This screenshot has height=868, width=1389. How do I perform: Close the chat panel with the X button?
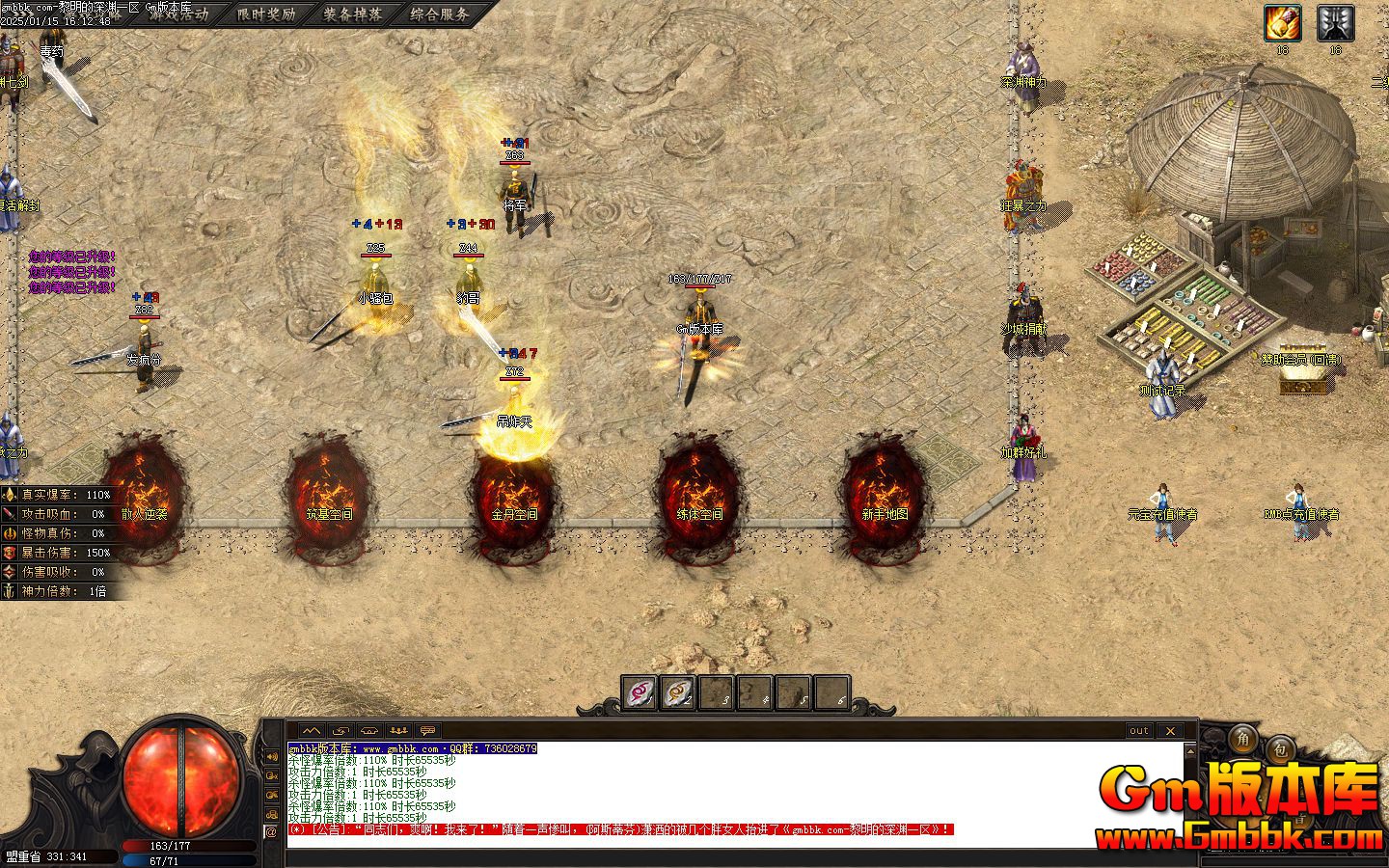1169,731
